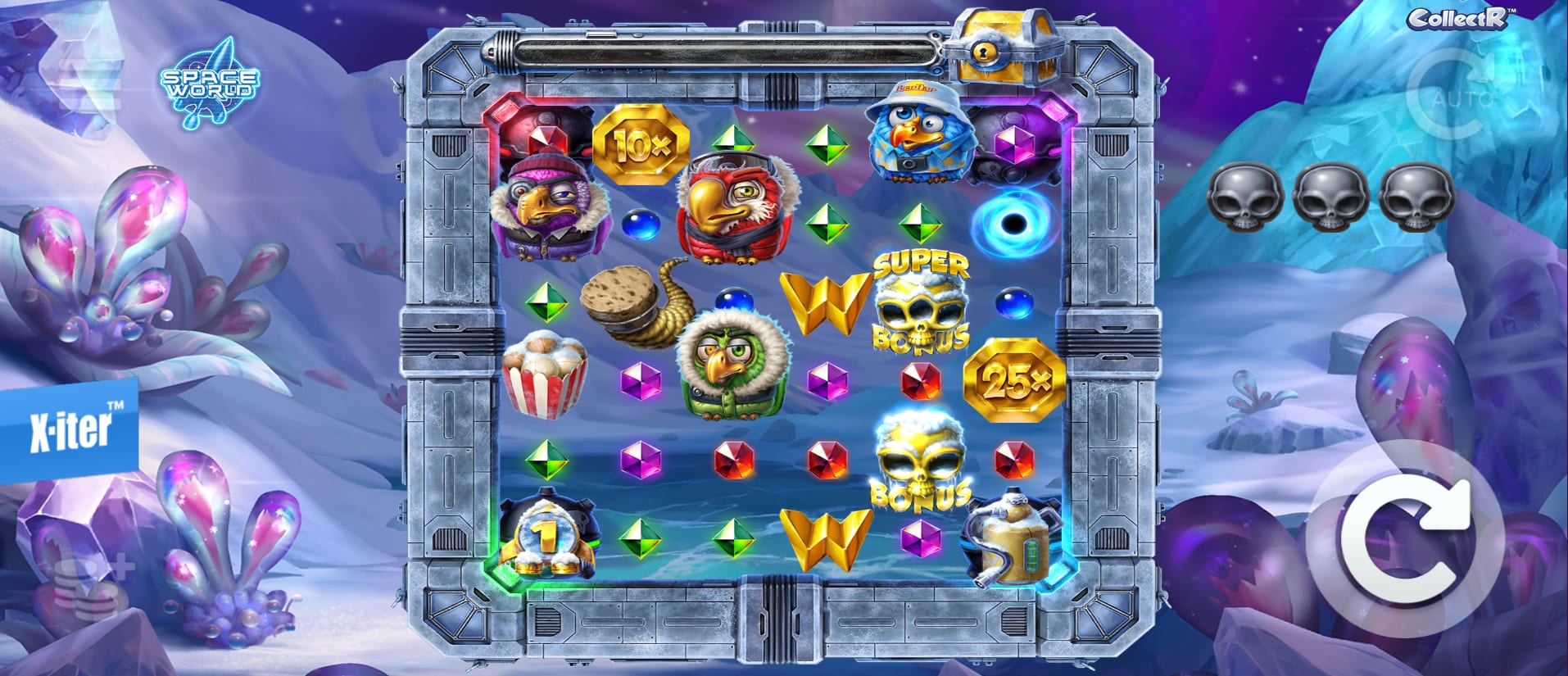Click the 10x multiplier coin symbol
Screen dimensions: 1568x676
coord(641,143)
